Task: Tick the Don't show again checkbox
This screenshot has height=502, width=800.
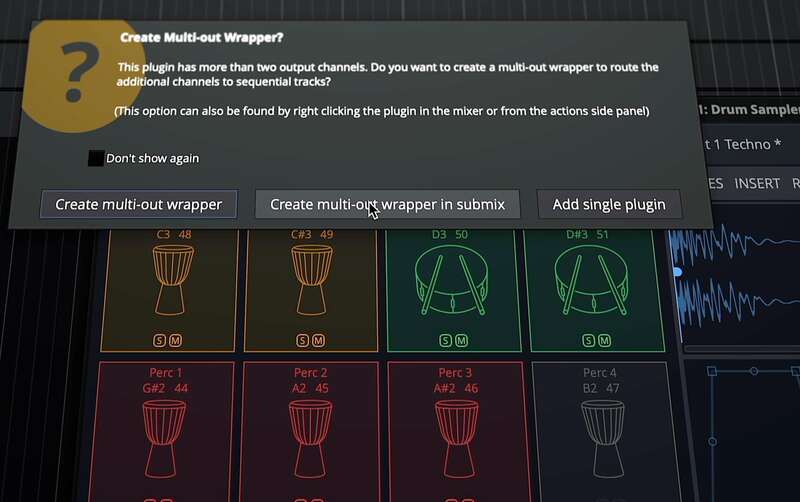Action: tap(96, 158)
